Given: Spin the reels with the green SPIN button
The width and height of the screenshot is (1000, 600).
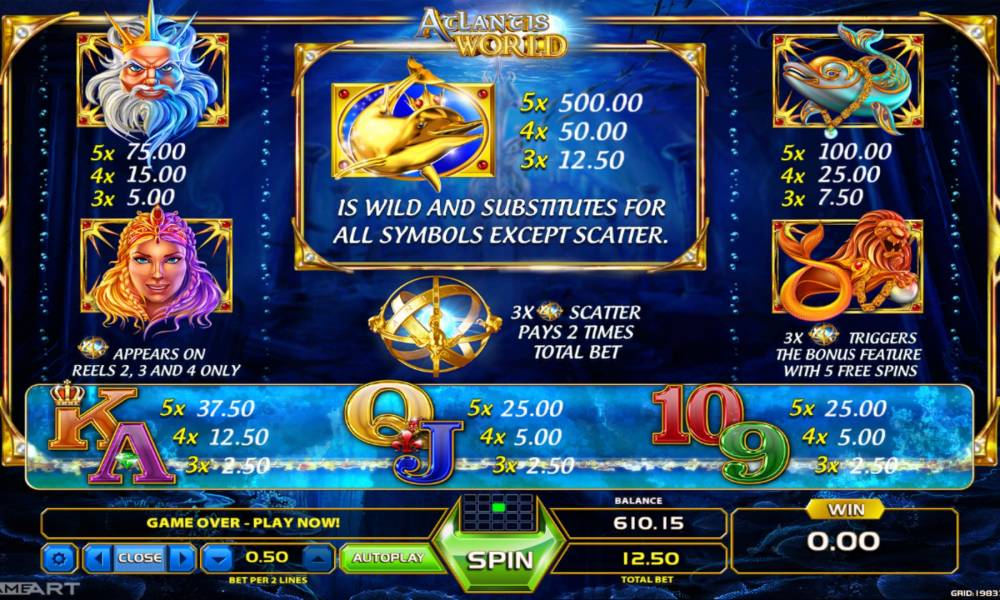Looking at the screenshot, I should point(500,560).
